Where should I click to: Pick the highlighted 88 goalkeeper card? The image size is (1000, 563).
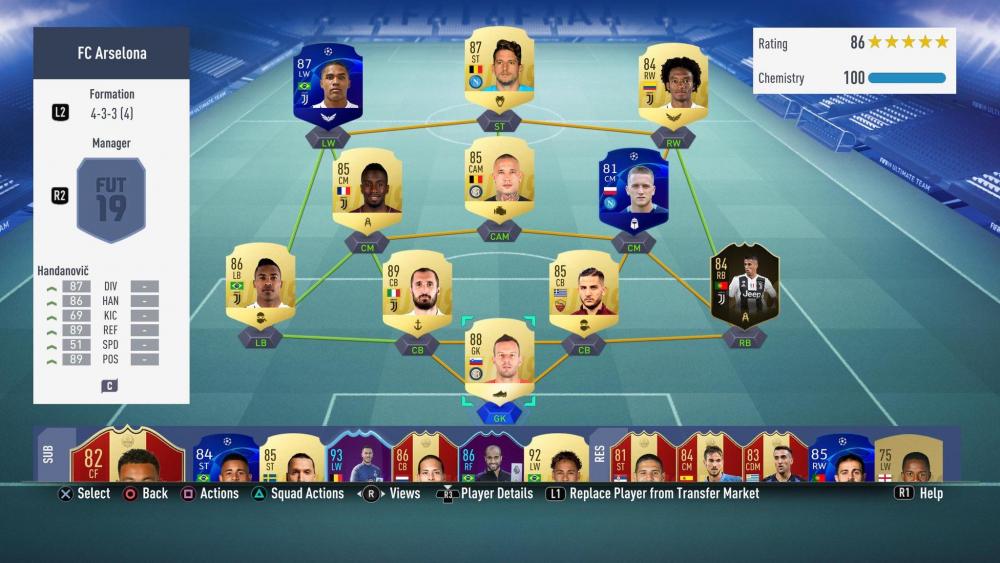coord(499,362)
